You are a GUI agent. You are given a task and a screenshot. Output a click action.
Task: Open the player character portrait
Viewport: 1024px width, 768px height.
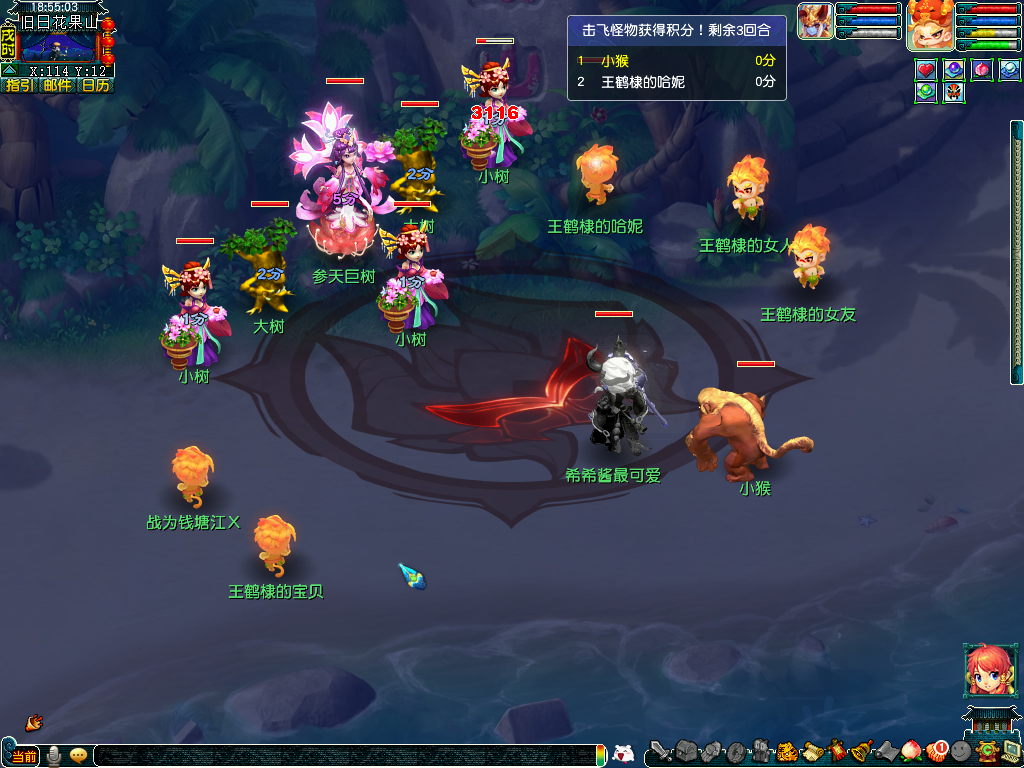[x=929, y=25]
